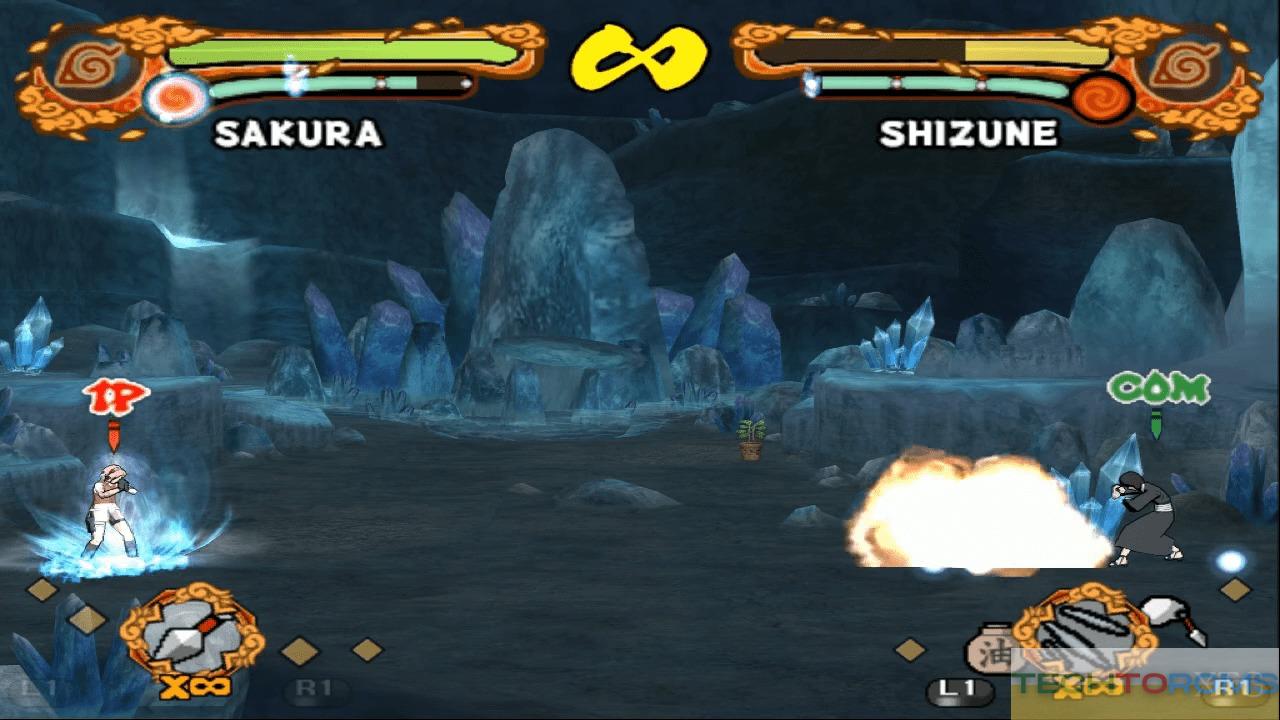Choose the oil jar item icon
Screen dimensions: 1280x720
[990, 648]
